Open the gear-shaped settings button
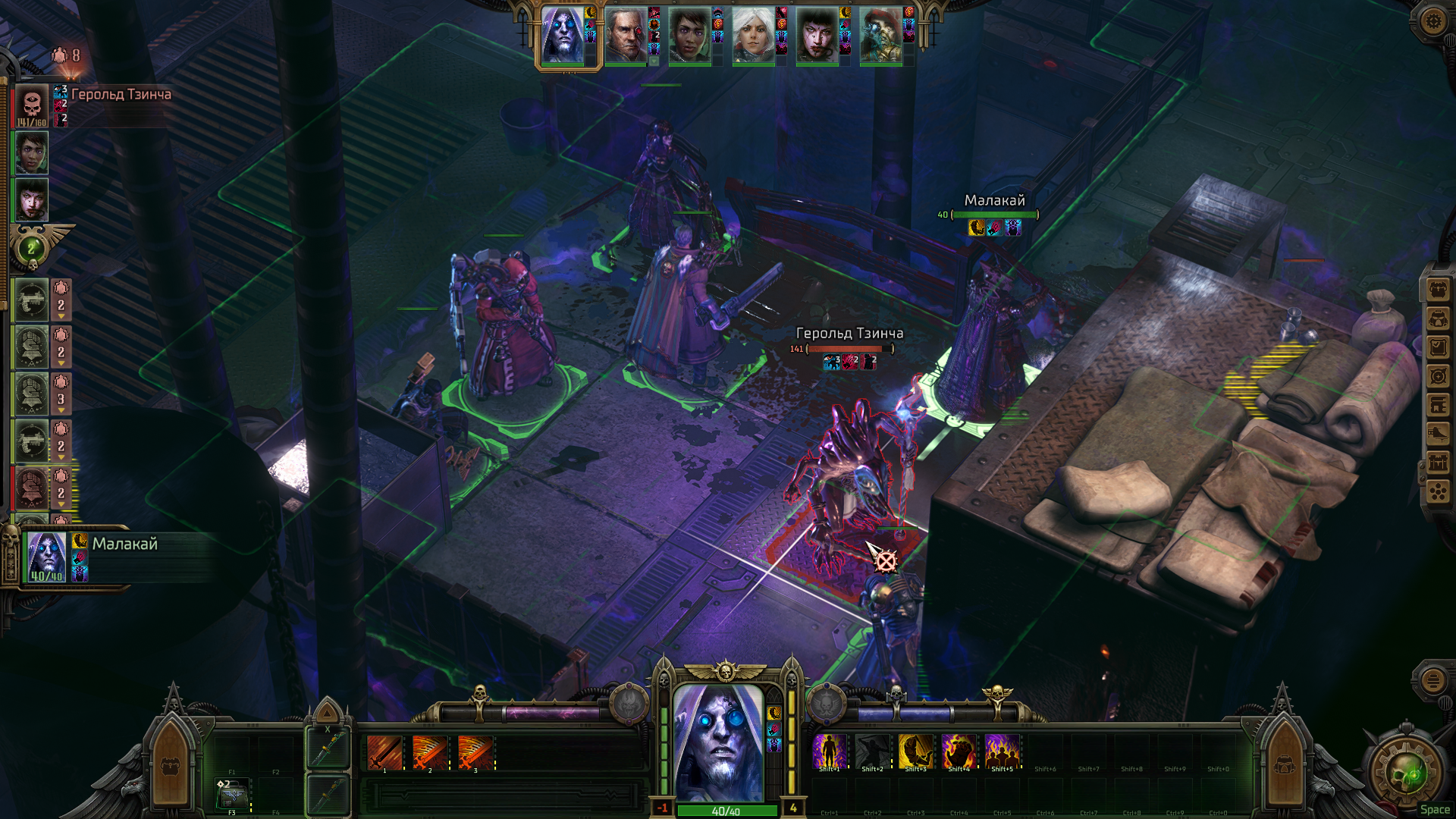 [1432, 20]
